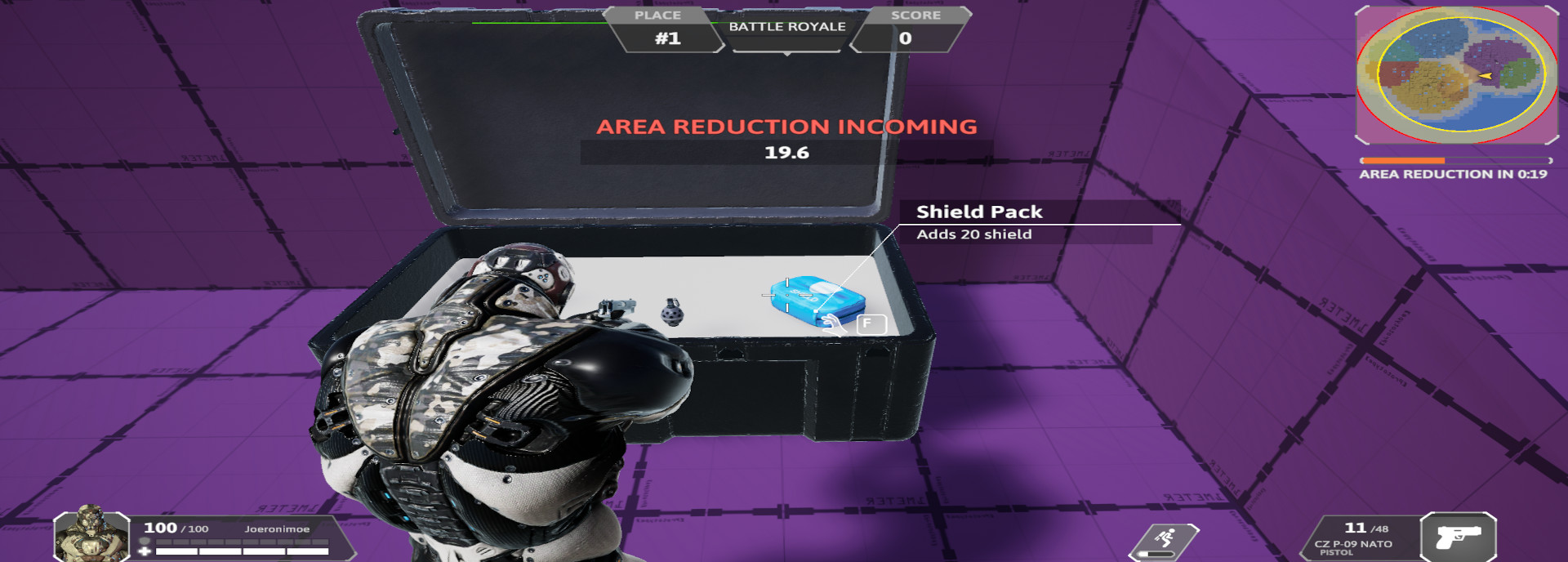Click the player portrait avatar
The image size is (1568, 562).
click(x=91, y=535)
